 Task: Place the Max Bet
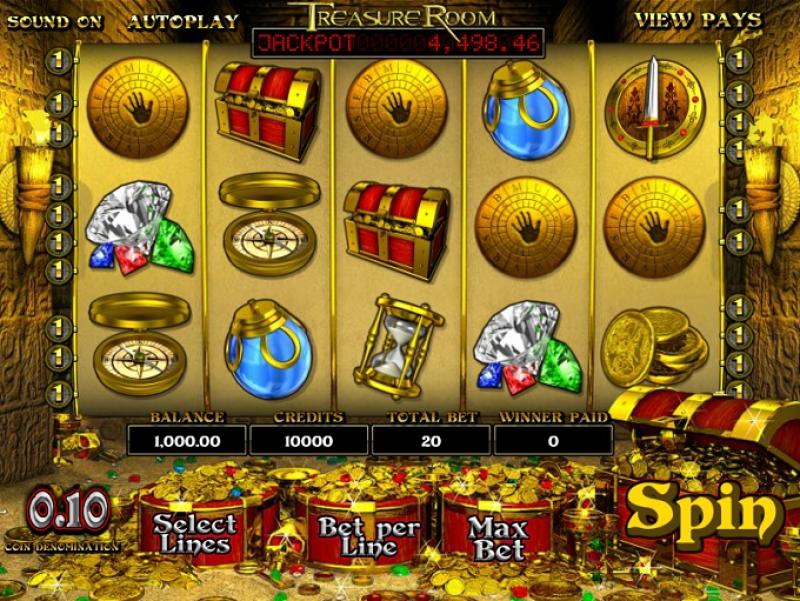pos(497,537)
